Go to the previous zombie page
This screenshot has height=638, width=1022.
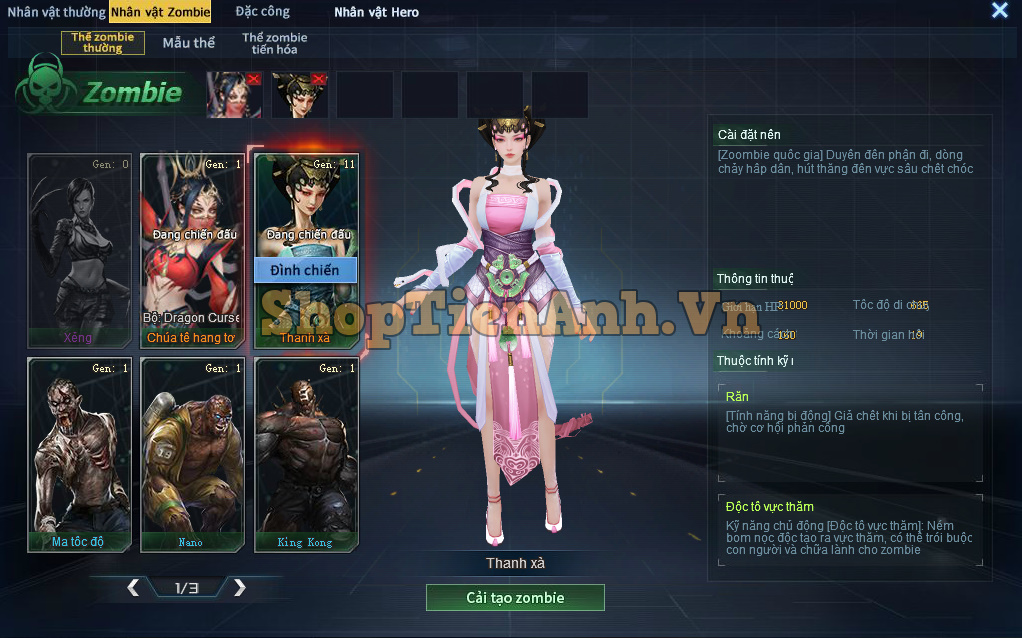[133, 588]
